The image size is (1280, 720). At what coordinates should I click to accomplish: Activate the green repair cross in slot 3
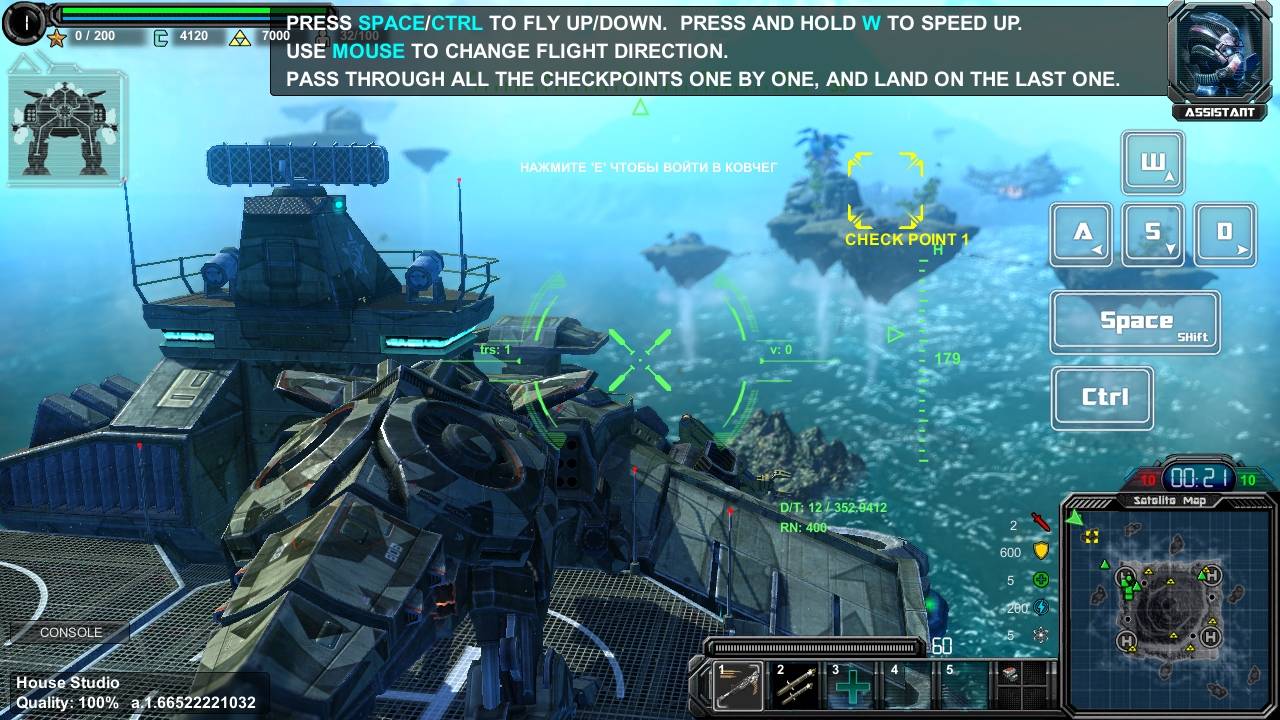click(853, 686)
